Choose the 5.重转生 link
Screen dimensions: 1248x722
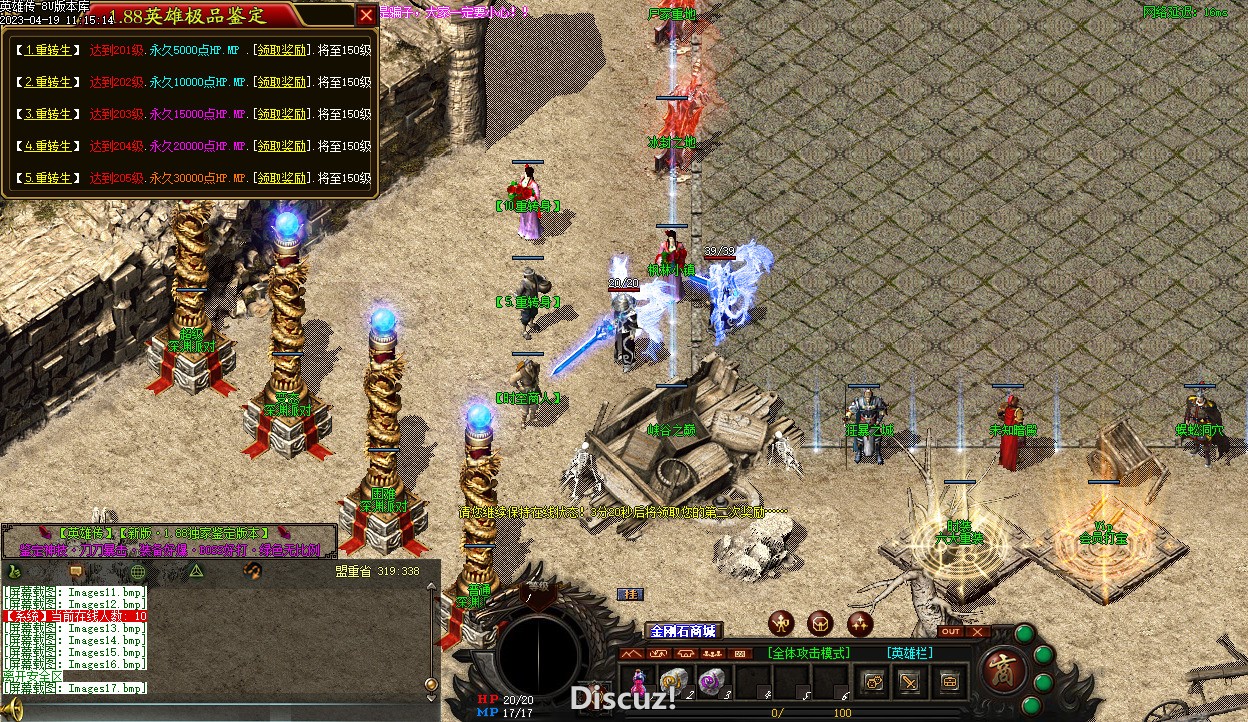click(x=47, y=178)
